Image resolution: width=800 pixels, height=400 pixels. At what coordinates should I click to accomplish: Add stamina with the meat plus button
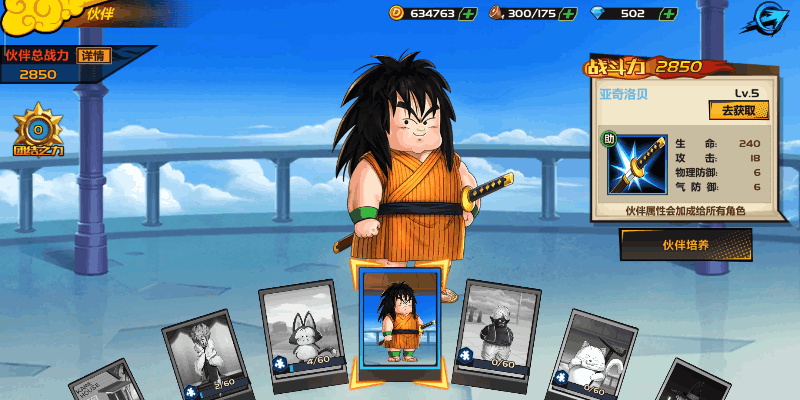pos(568,13)
